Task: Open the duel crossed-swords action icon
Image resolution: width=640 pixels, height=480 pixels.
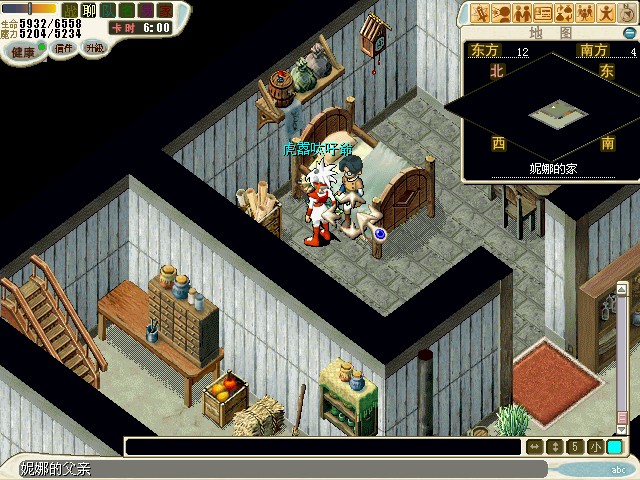Action: [482, 13]
